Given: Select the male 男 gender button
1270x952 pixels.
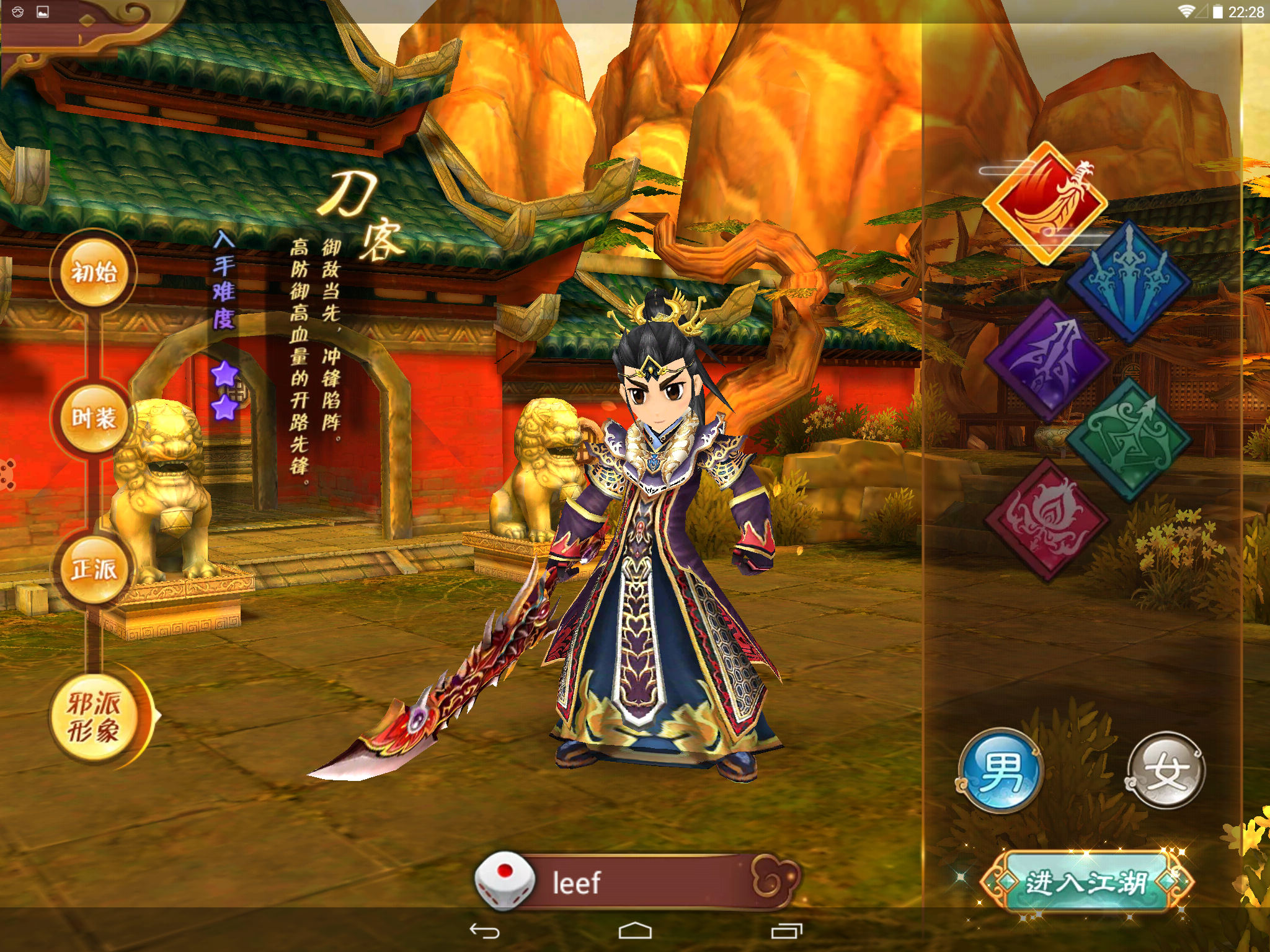Looking at the screenshot, I should pos(1001,771).
